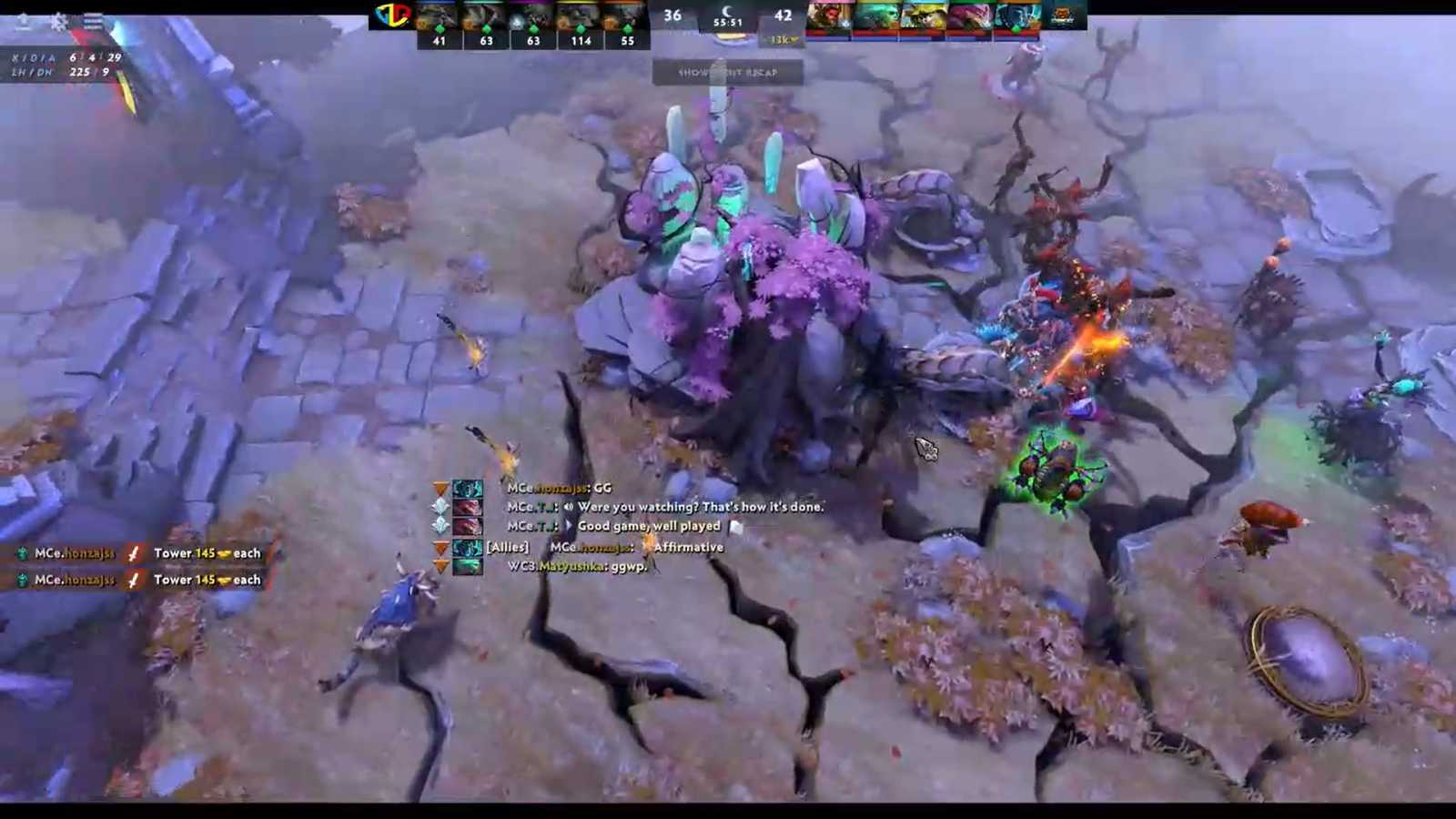Select the hero icon next to WC3.Matyushka's chat line
Screen dimensions: 1456x819
[x=468, y=566]
